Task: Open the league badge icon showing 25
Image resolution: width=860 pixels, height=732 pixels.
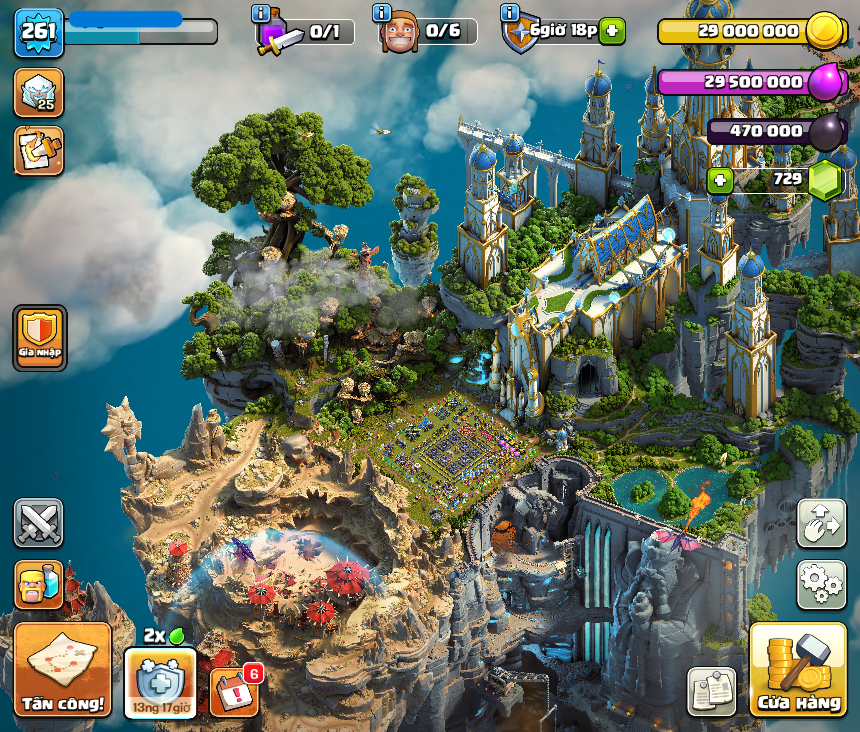Action: pos(39,92)
